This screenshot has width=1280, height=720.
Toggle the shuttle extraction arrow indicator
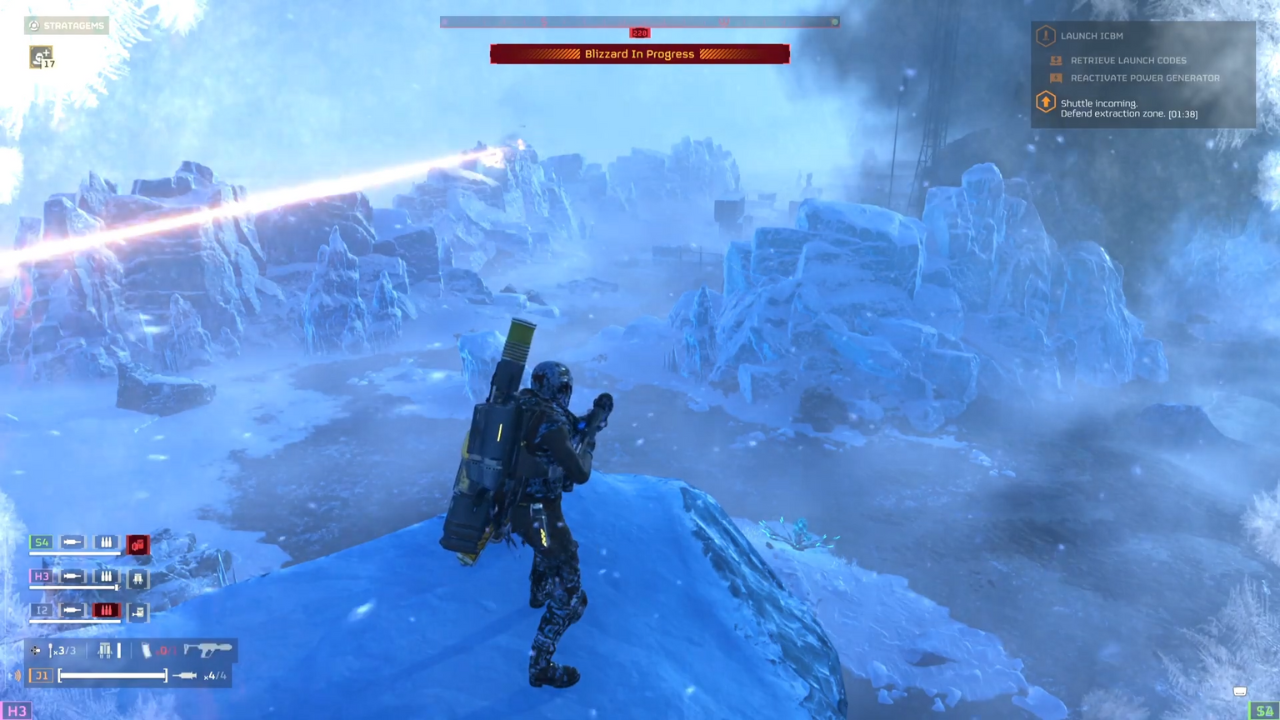click(x=1046, y=103)
